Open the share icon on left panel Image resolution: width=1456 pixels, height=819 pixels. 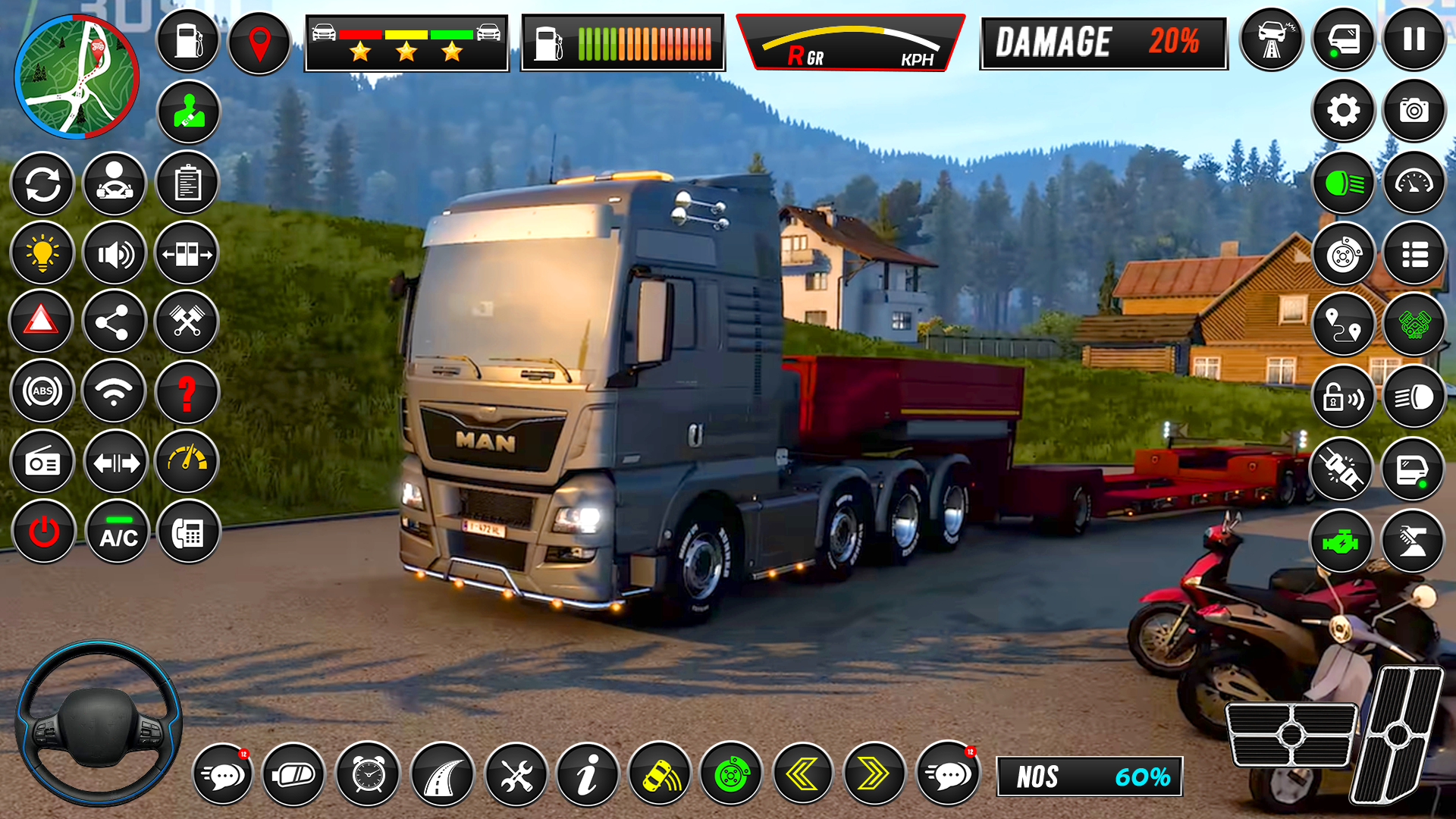pos(115,322)
